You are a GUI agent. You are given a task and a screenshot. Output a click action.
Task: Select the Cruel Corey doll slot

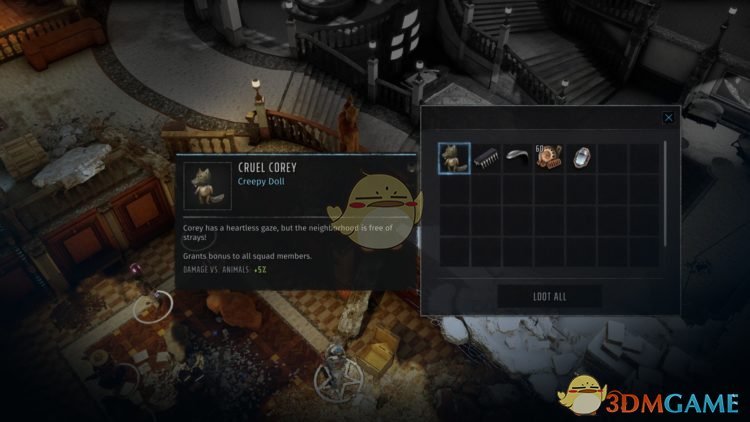455,157
